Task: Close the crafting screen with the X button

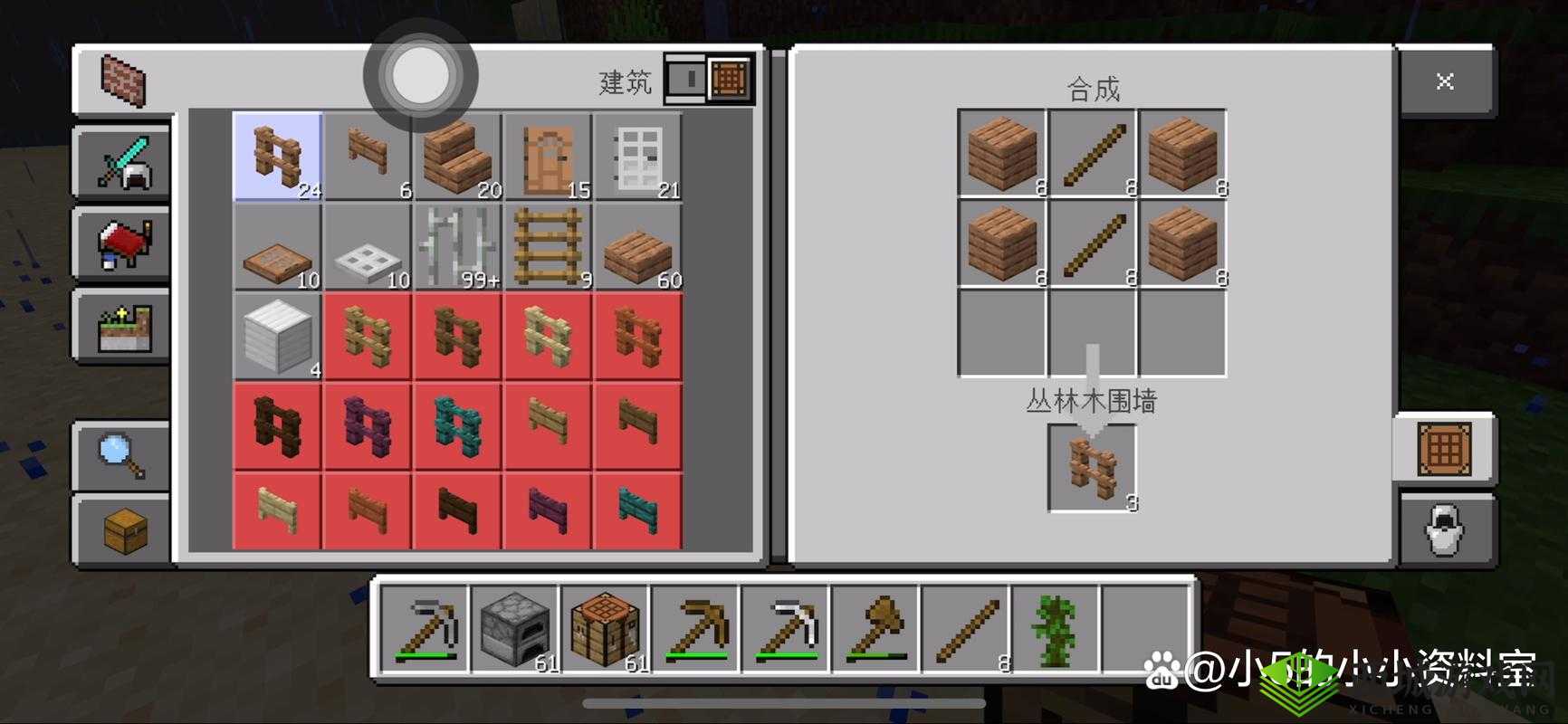Action: coord(1445,81)
